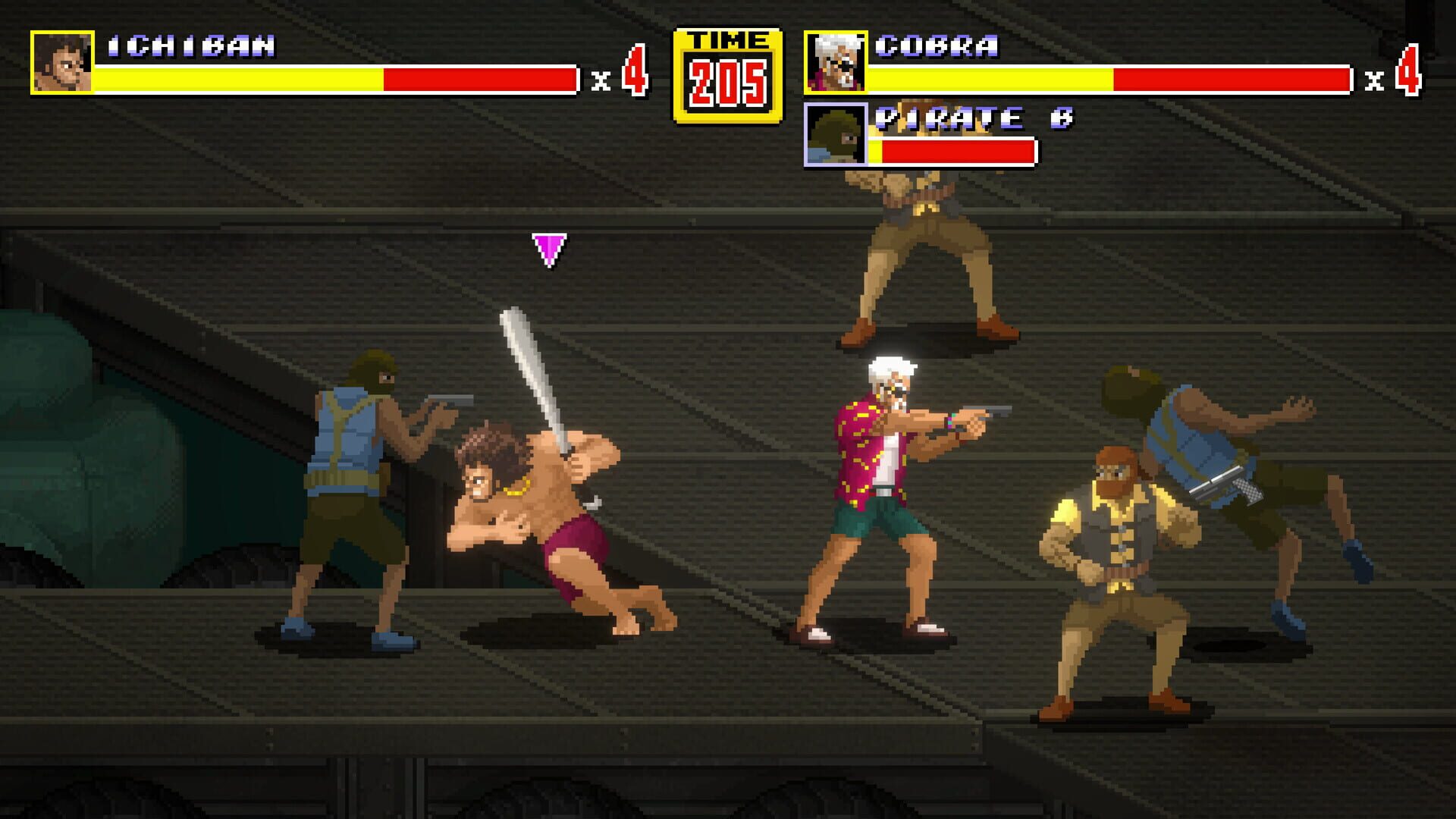Click Ichiban's character portrait
1456x819 pixels.
tap(62, 62)
